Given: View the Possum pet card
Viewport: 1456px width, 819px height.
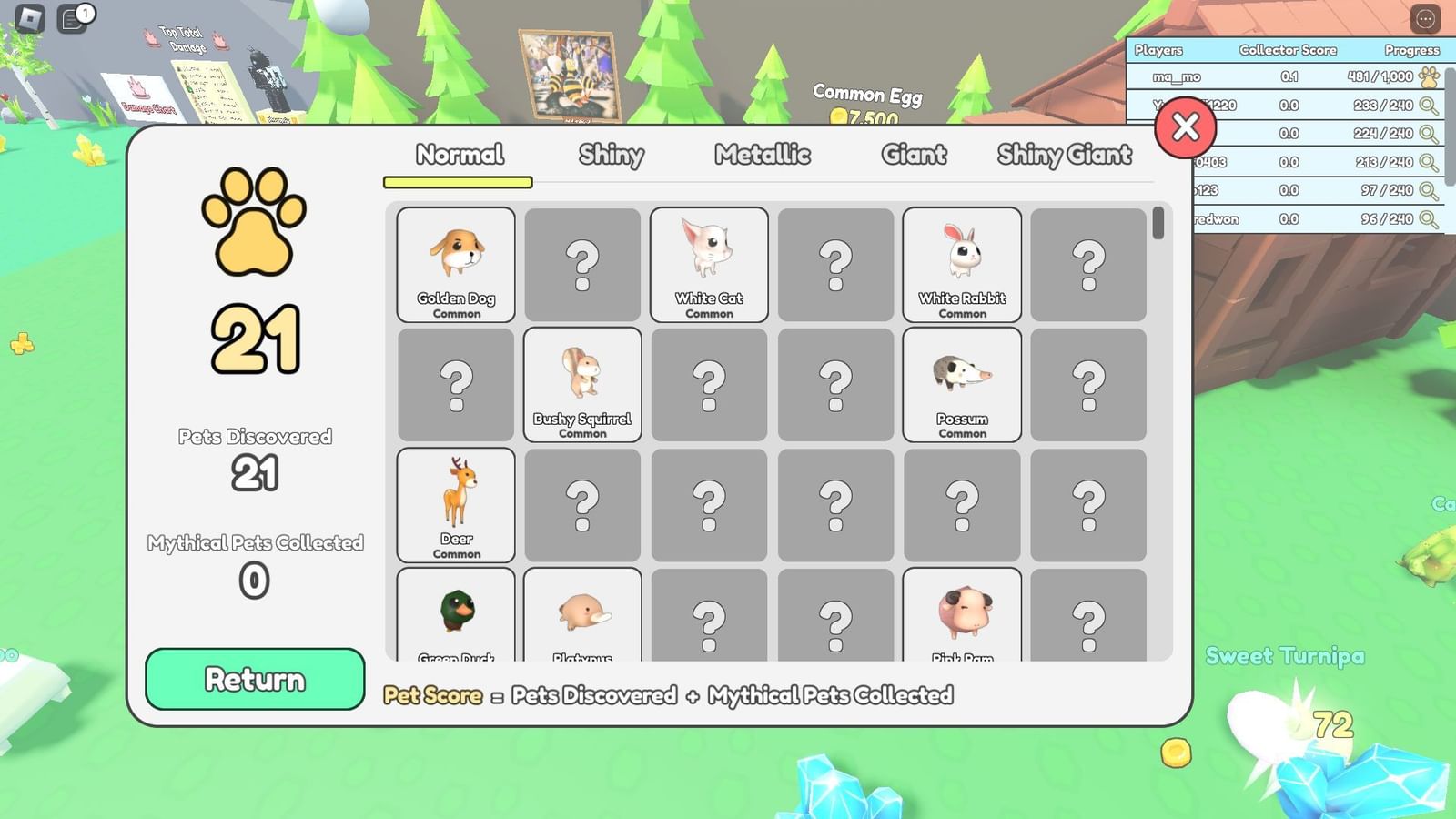Looking at the screenshot, I should (962, 385).
